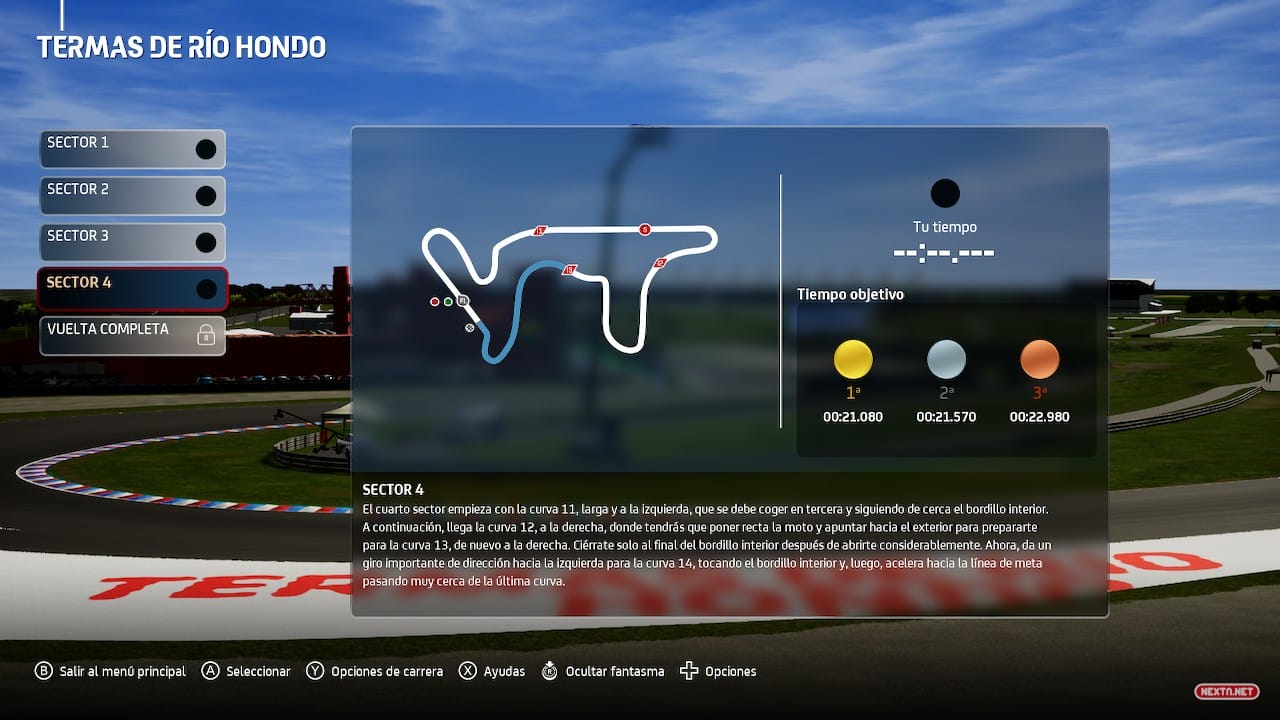Select the highlighted Sector 4 entry

(132, 289)
